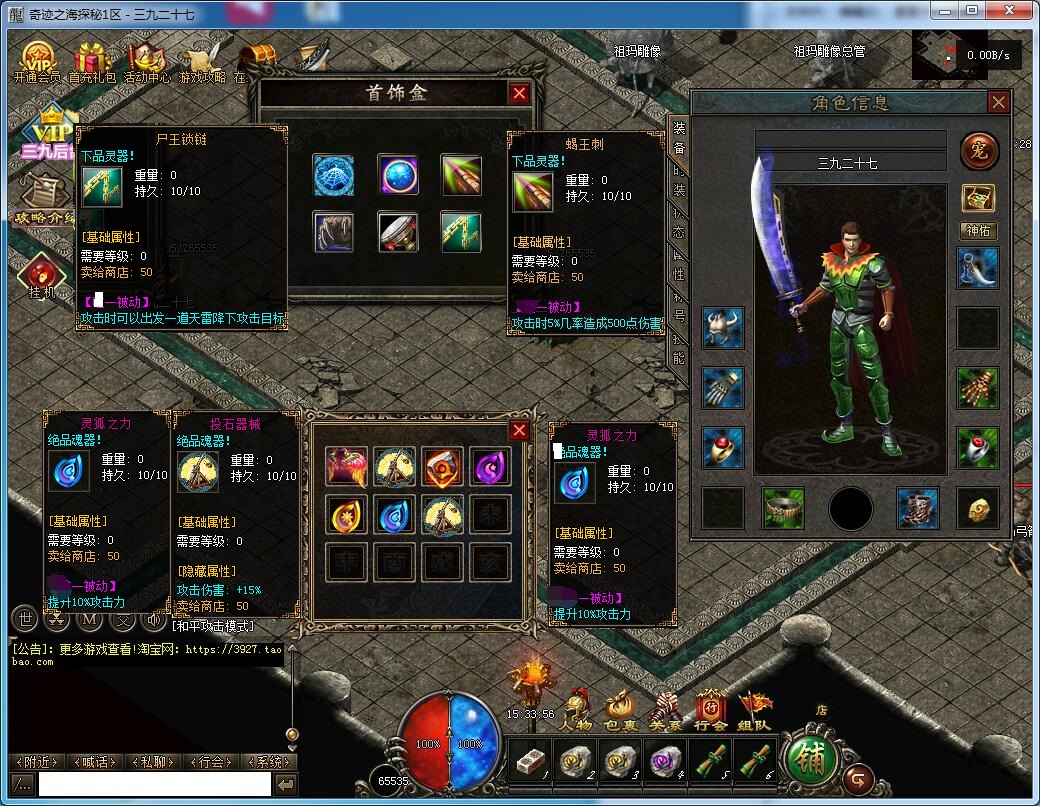1040x806 pixels.
Task: Close the 角色信息 character info panel
Action: click(x=998, y=102)
